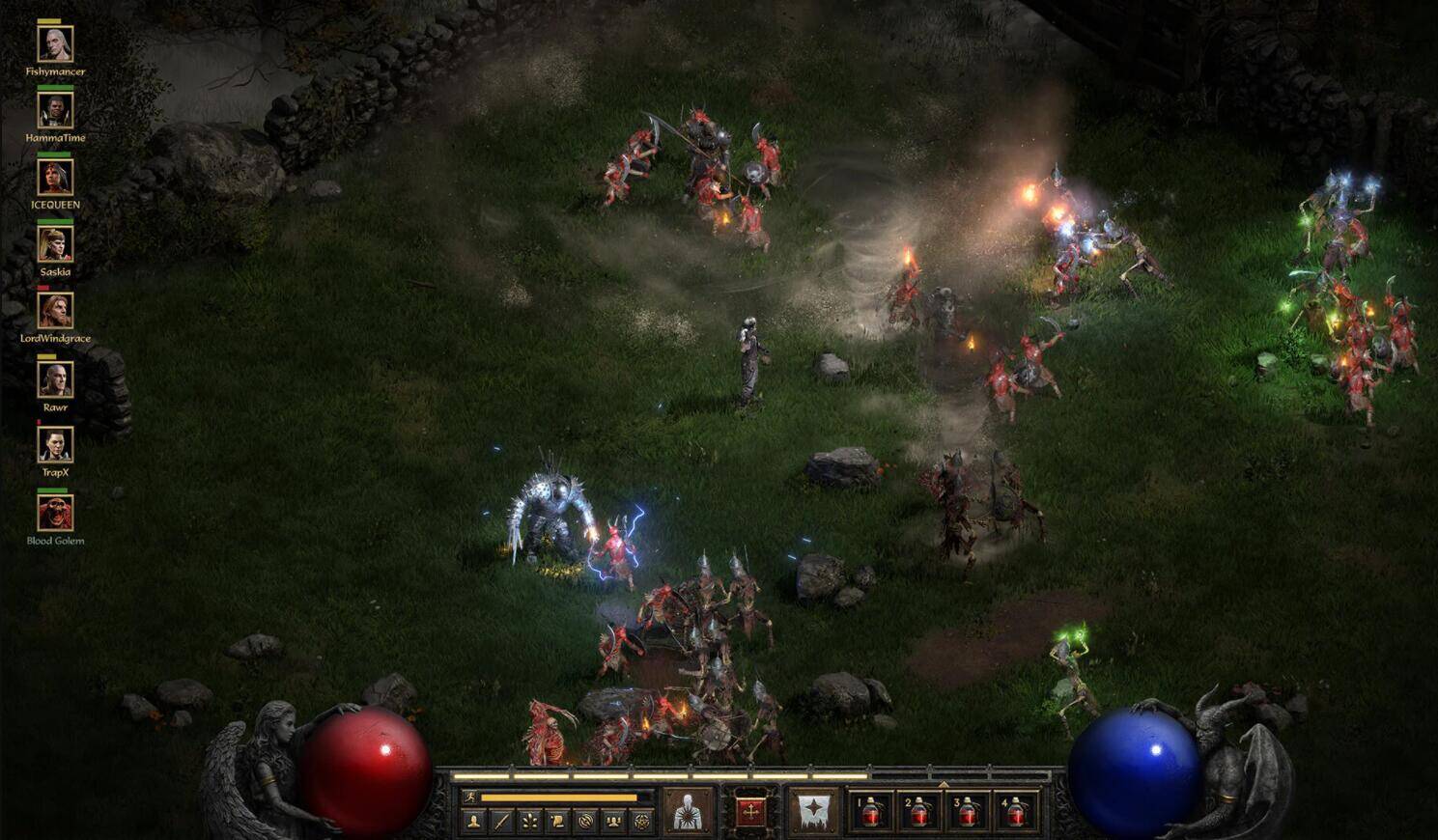
Task: Use the healing potion in belt slot 1
Action: pyautogui.click(x=871, y=812)
